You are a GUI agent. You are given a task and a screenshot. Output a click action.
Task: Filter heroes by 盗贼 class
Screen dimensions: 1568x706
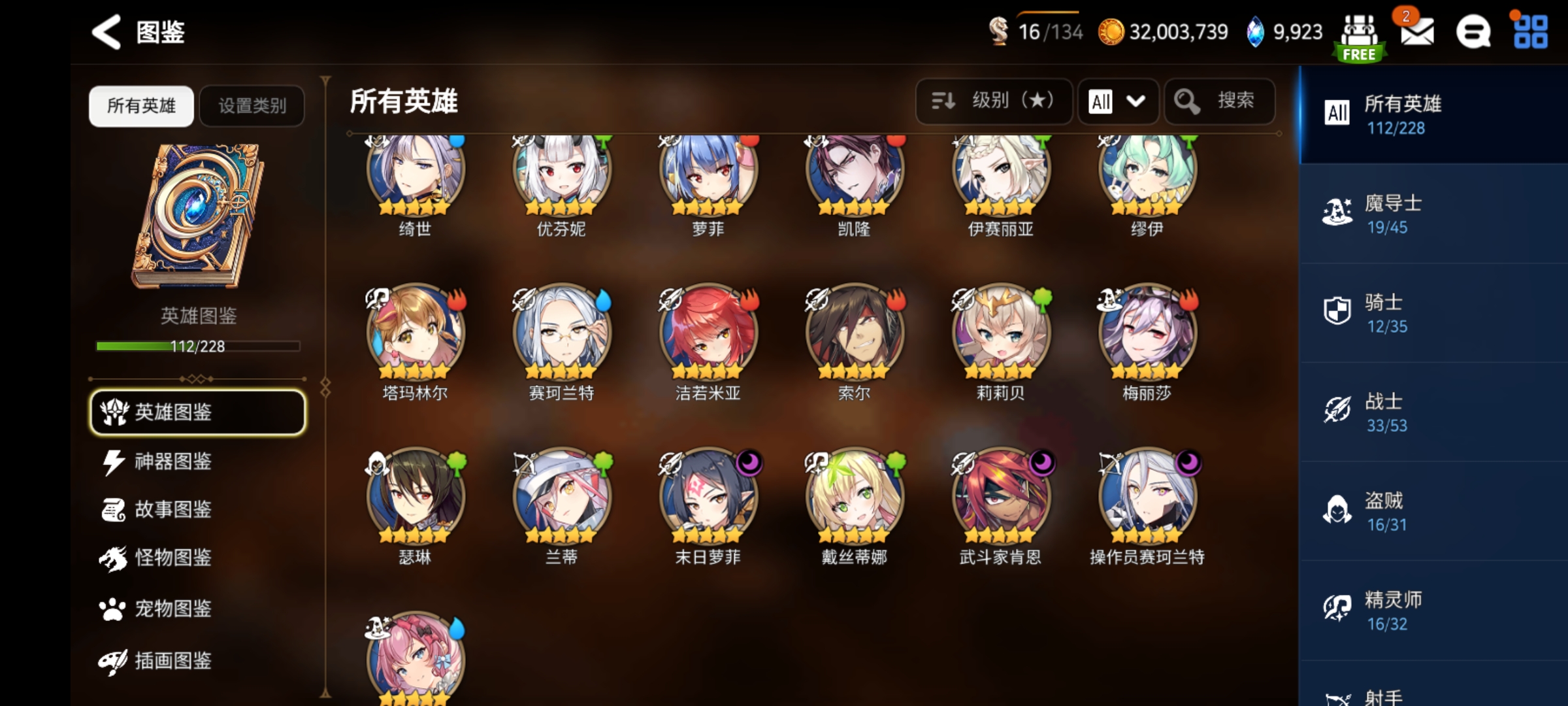[1433, 511]
